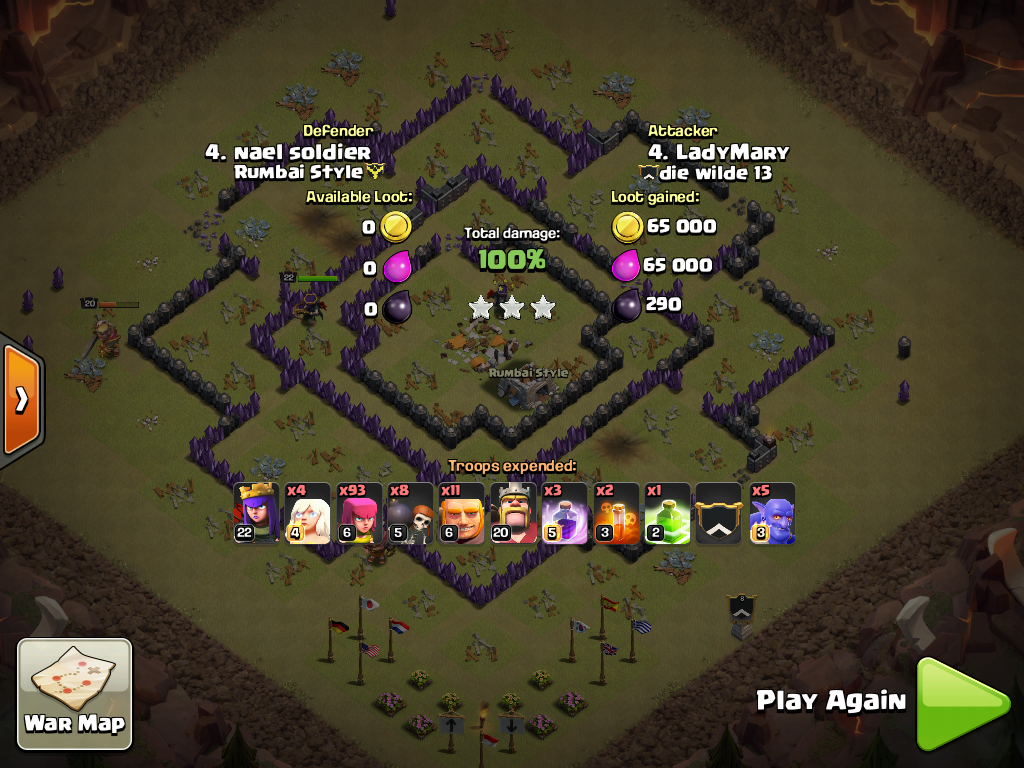
Task: Click the green Jump spell card
Action: (668, 514)
